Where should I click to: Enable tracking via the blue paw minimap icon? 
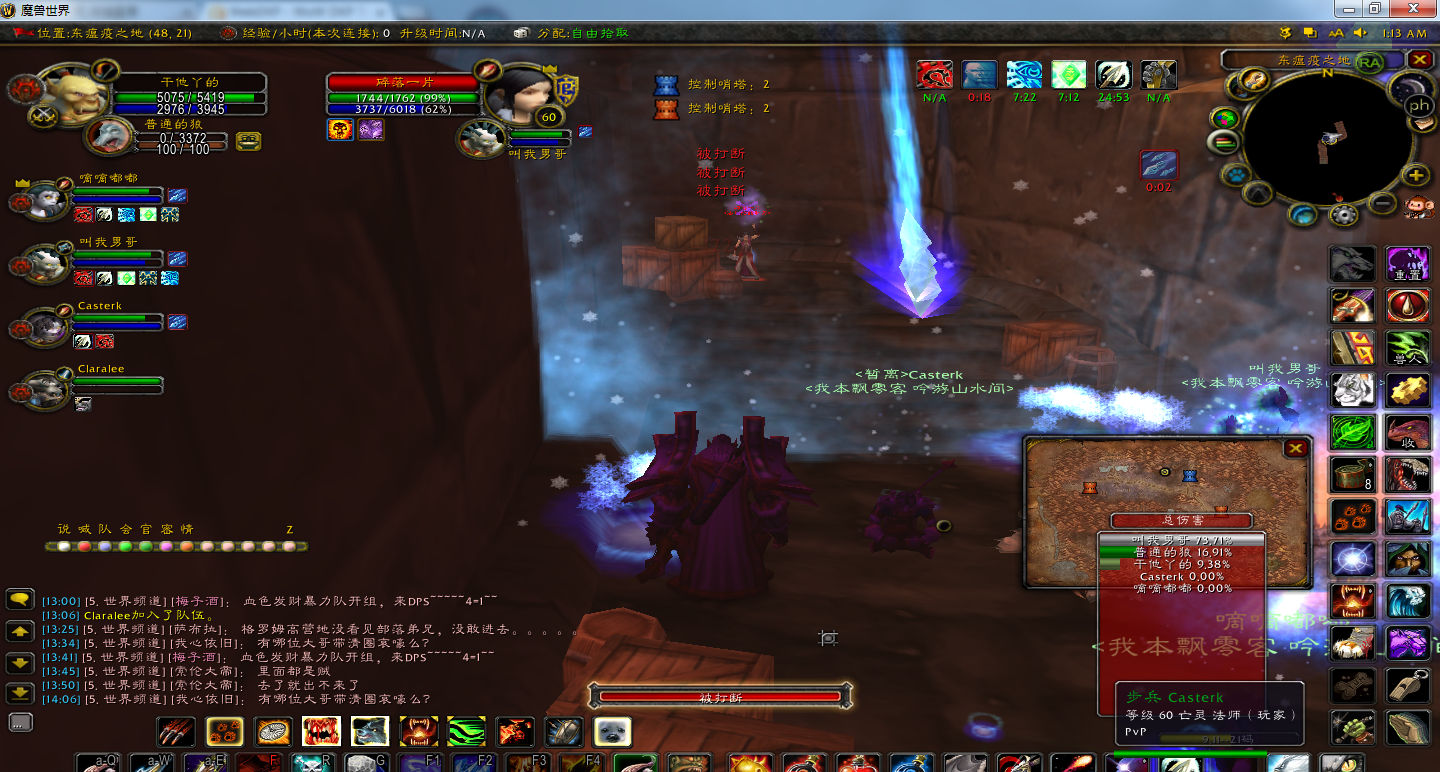pyautogui.click(x=1234, y=175)
